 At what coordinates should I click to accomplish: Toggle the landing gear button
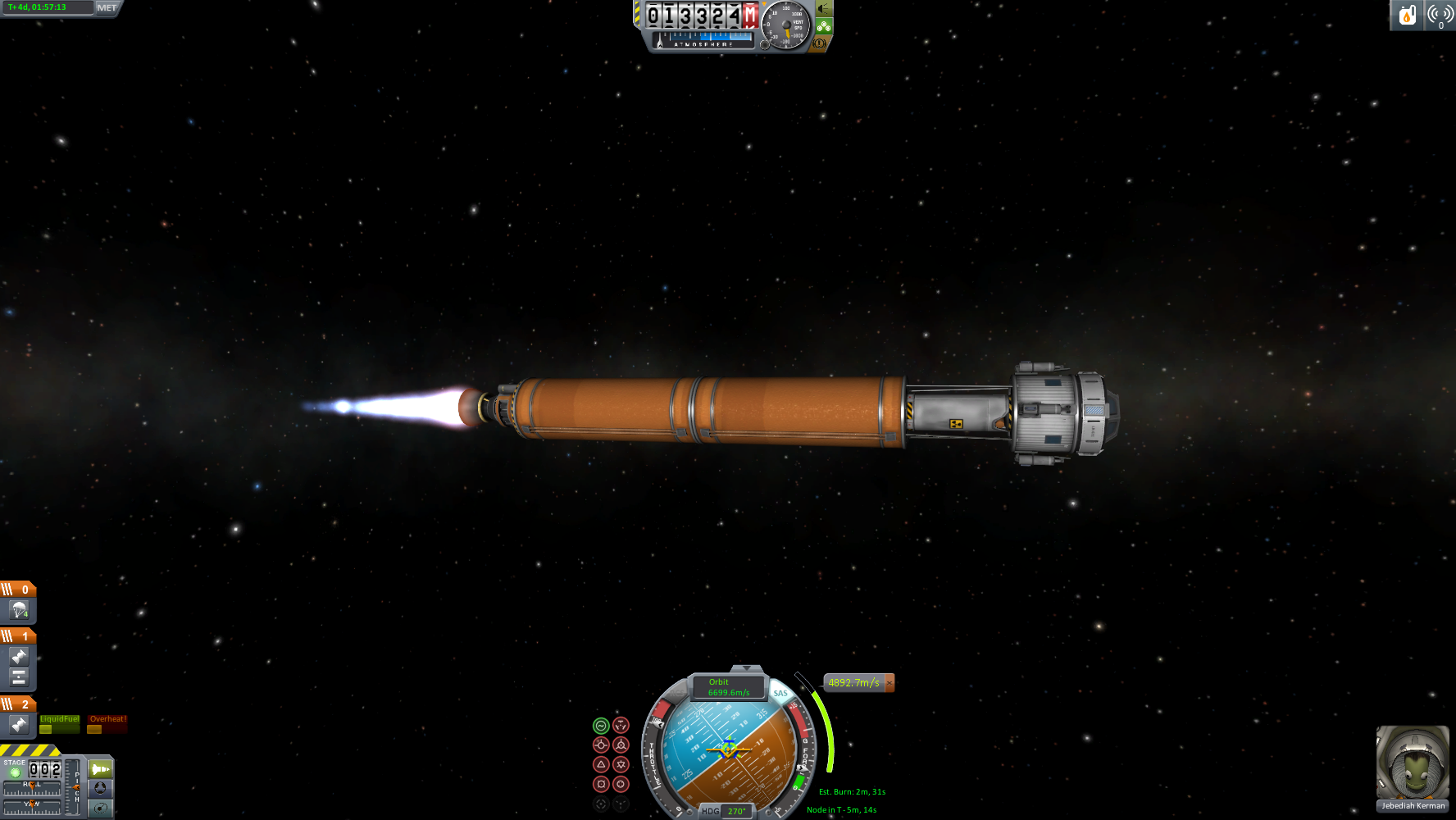tap(824, 27)
